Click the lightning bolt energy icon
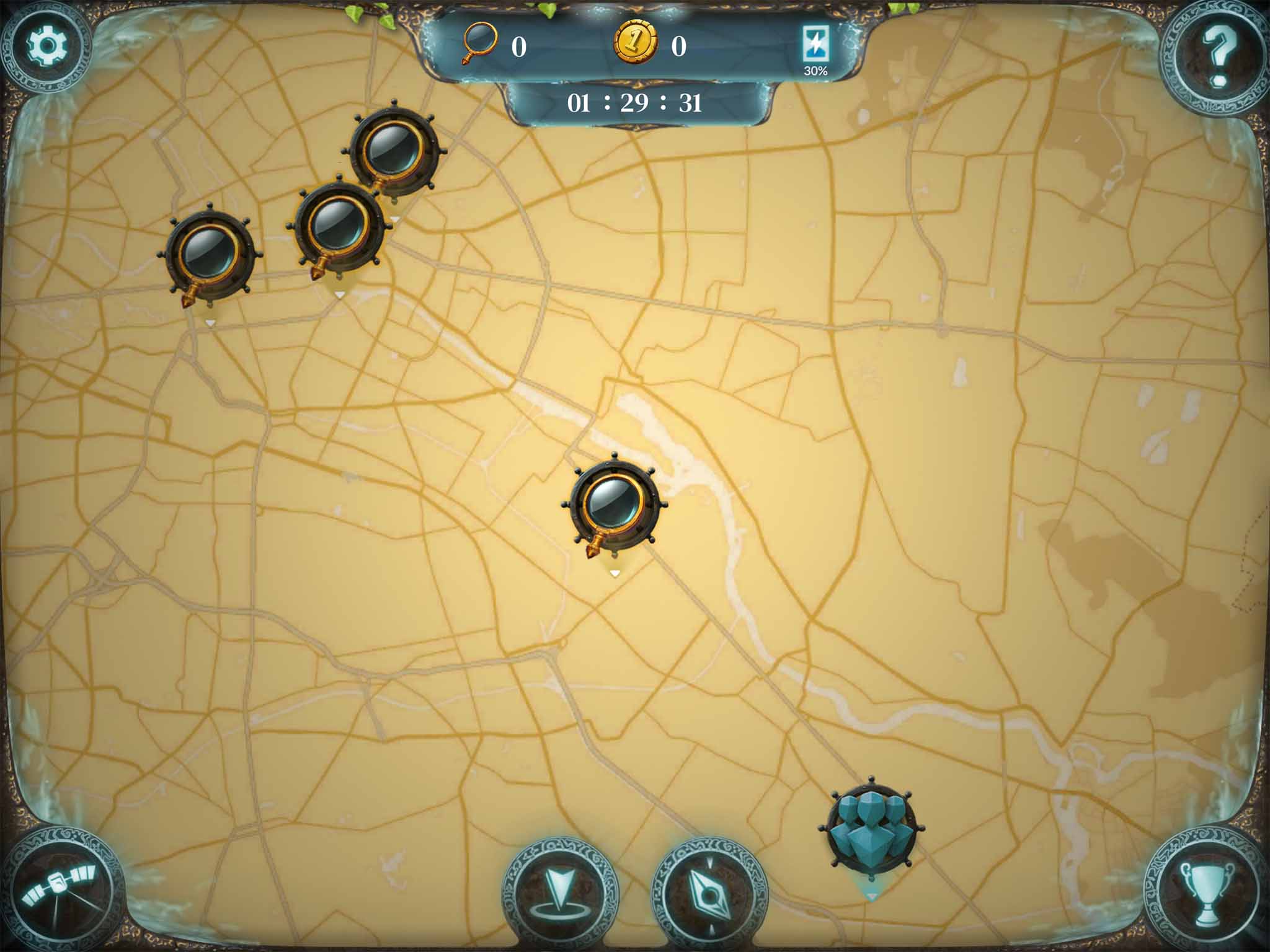 point(815,43)
